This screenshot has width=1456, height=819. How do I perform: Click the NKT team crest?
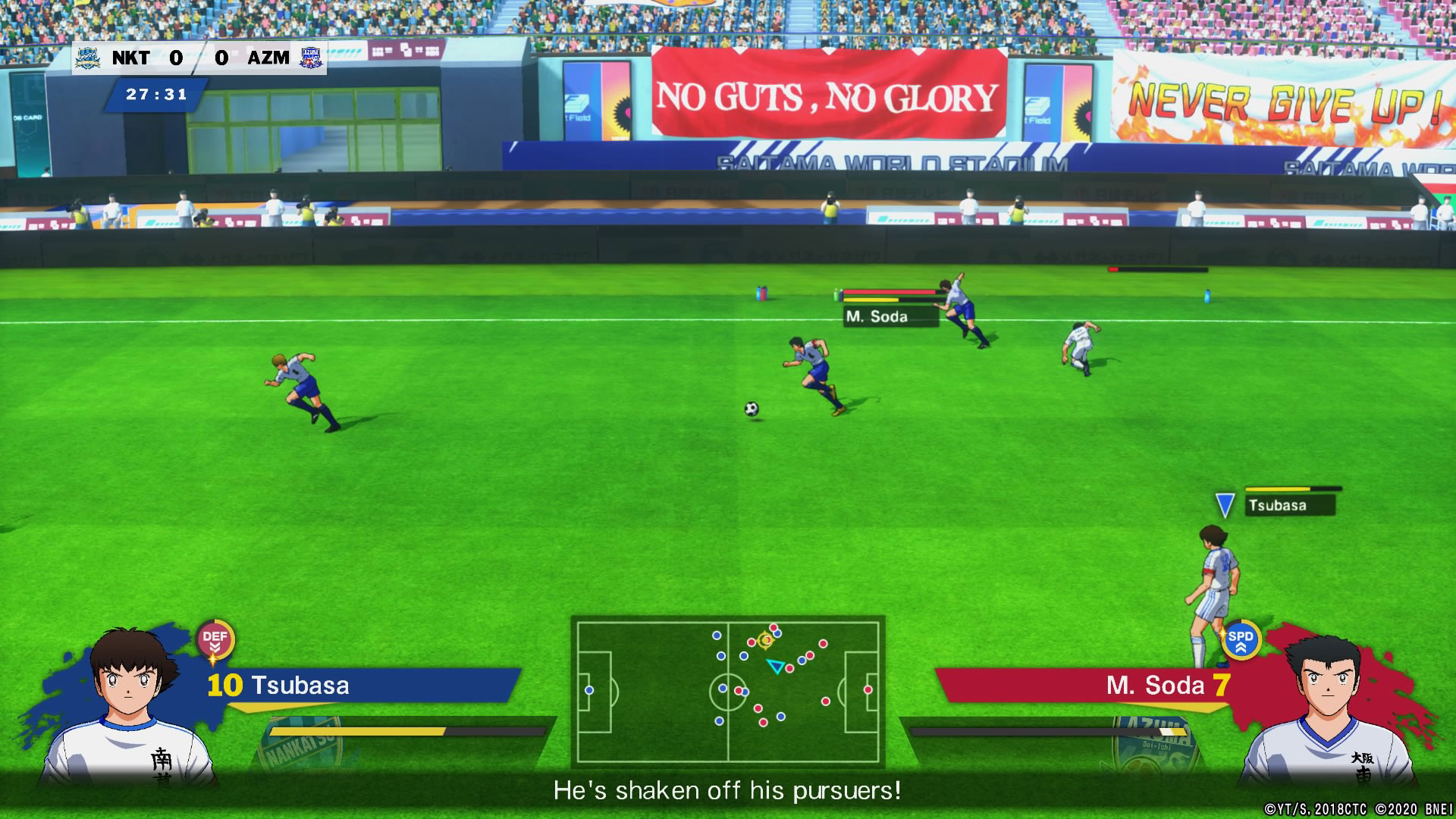[x=88, y=58]
